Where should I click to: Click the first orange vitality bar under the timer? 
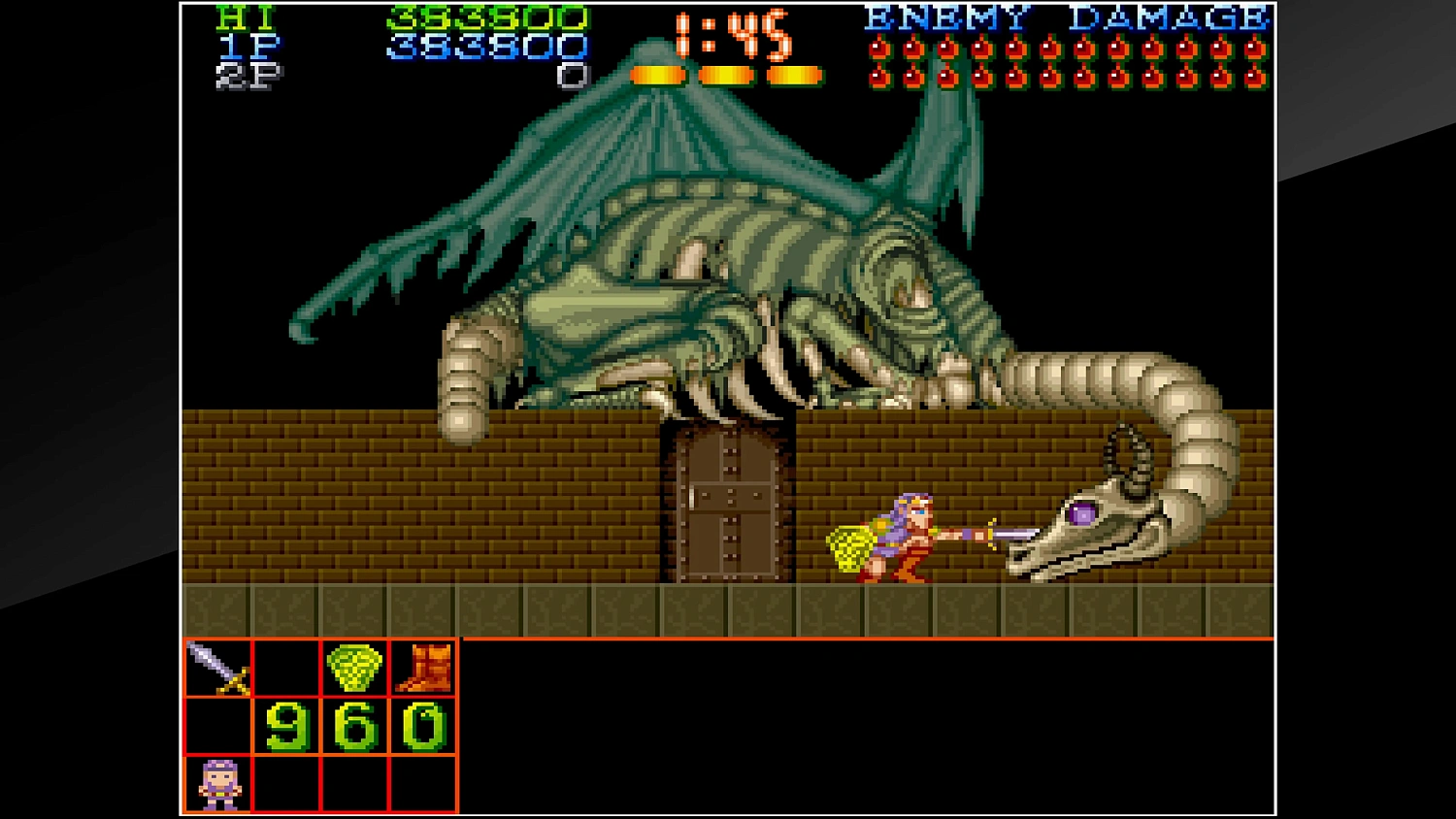point(659,73)
